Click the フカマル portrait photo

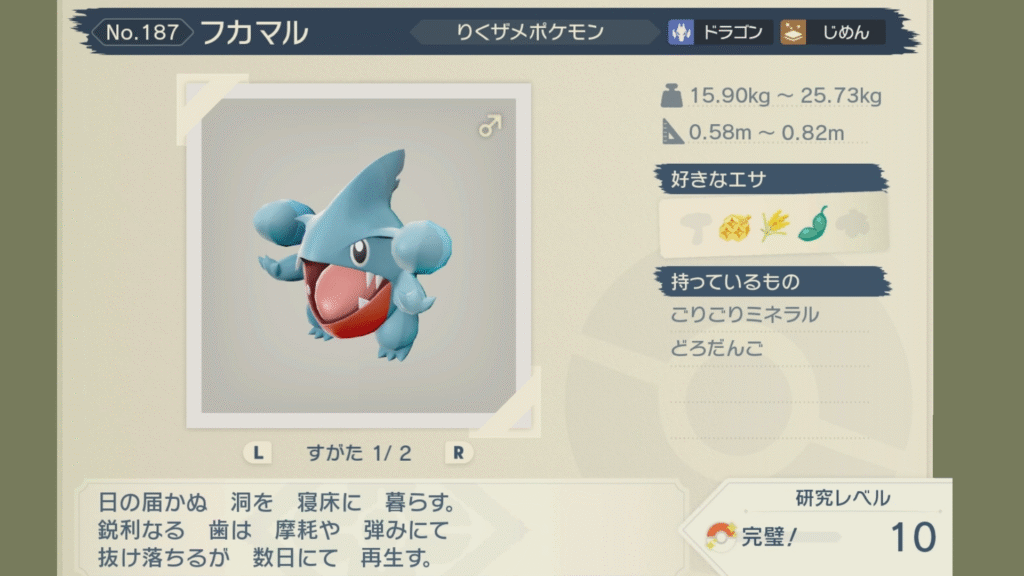[358, 255]
